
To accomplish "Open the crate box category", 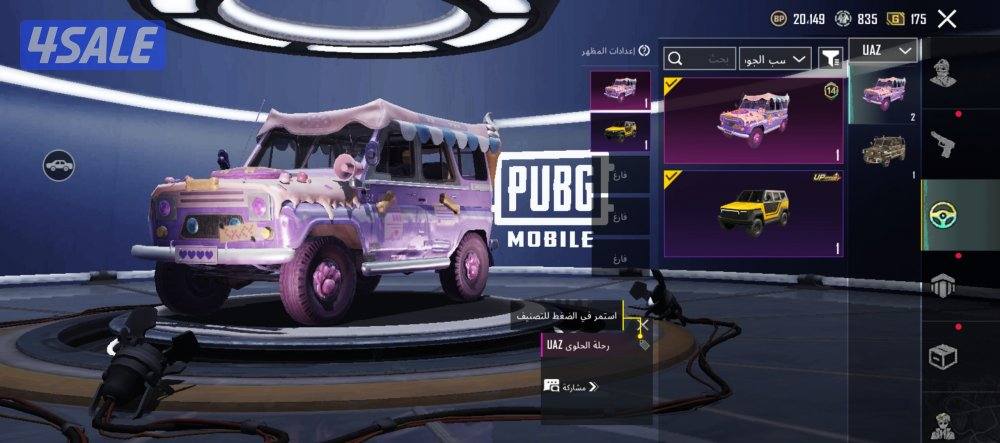I will 943,355.
